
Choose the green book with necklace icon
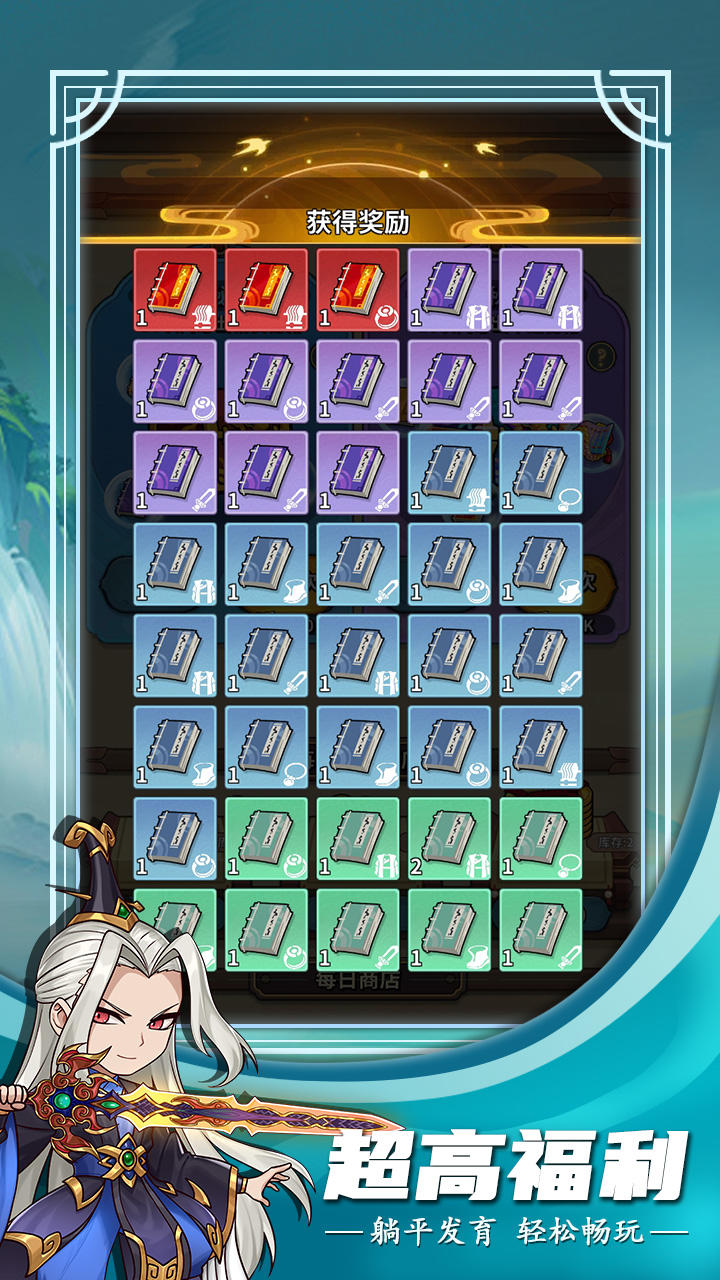541,839
